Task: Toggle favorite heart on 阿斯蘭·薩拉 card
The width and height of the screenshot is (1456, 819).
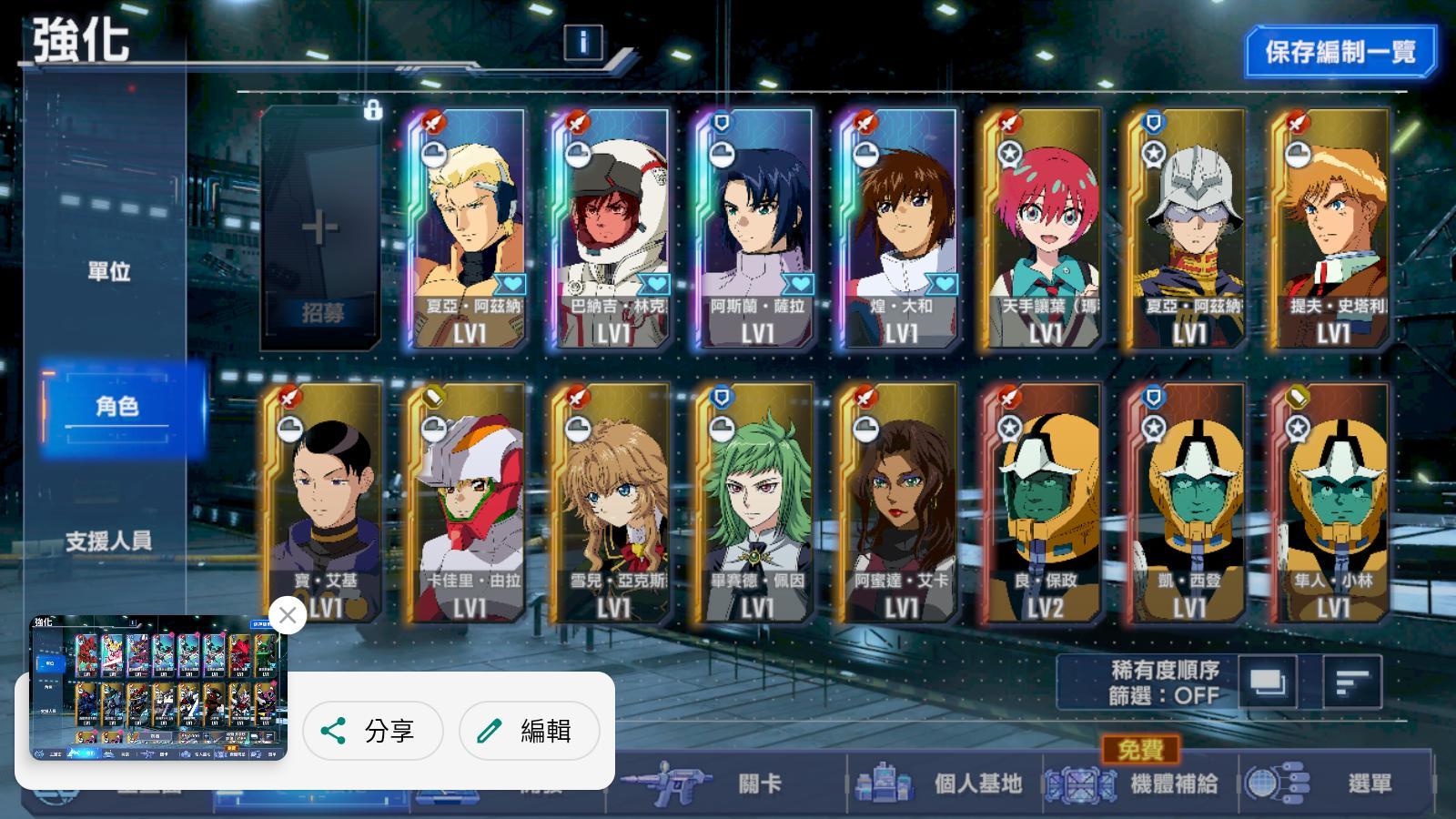Action: coord(800,285)
